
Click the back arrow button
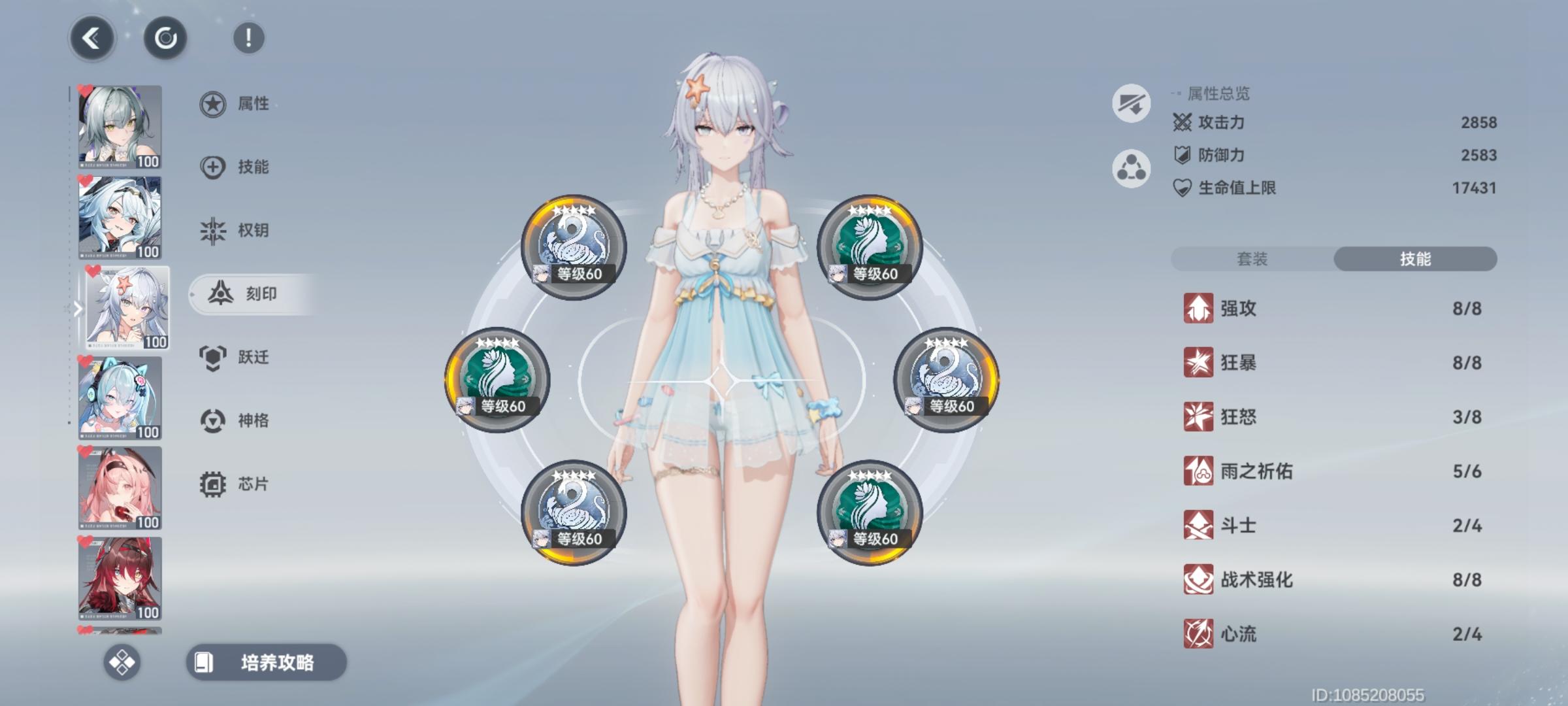point(92,38)
